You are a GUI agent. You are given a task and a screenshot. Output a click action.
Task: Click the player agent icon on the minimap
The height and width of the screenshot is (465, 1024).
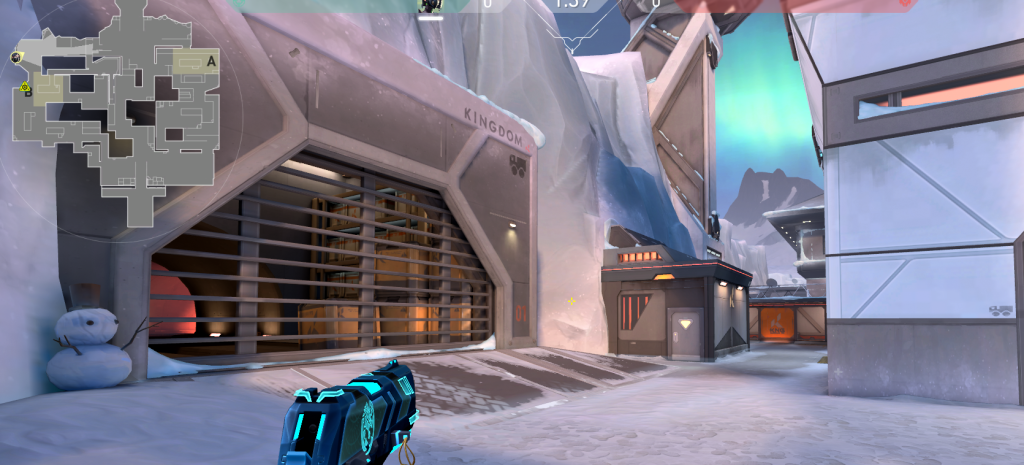[x=18, y=57]
